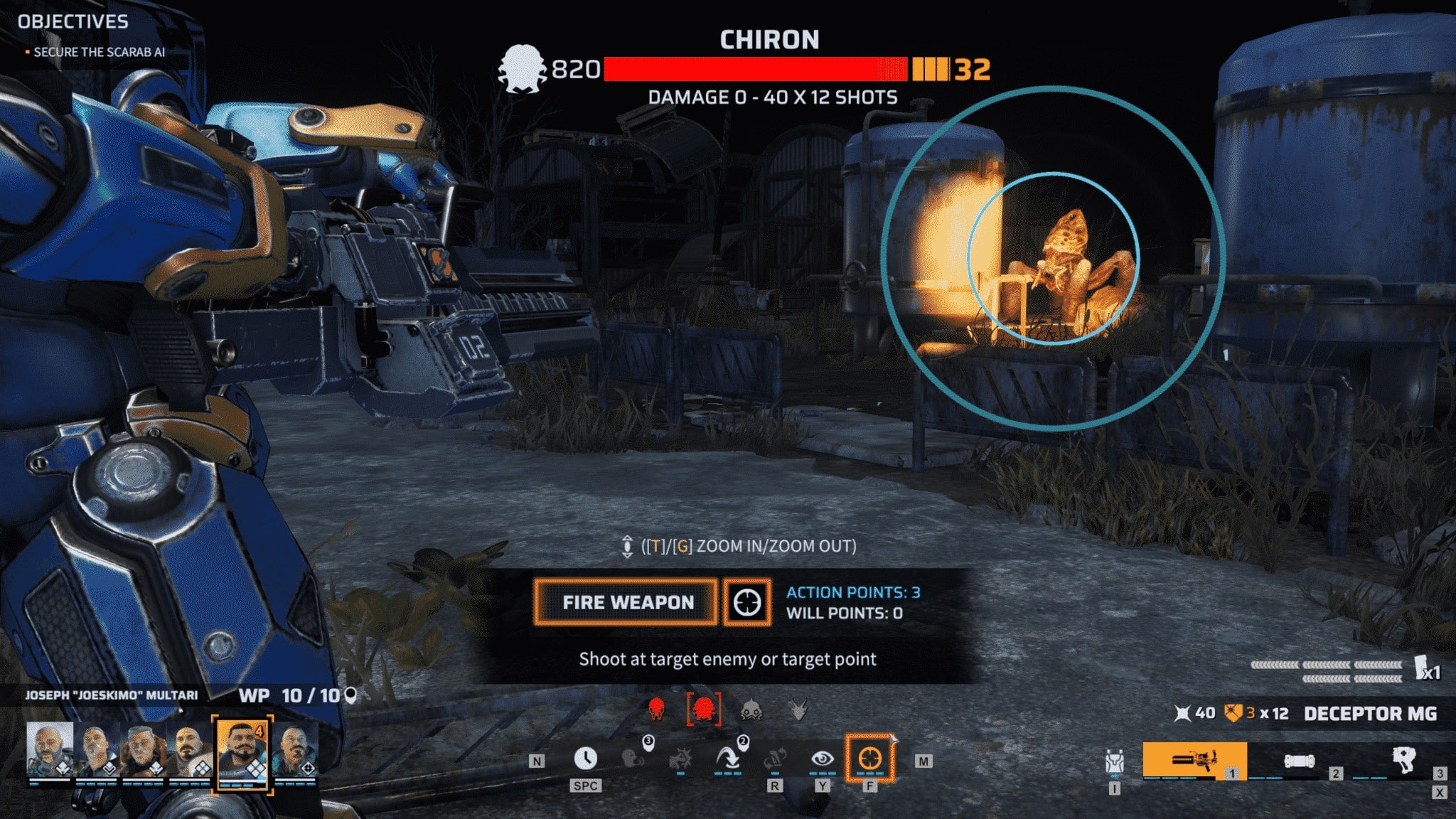Toggle the crosshair aim mode button

click(x=746, y=602)
